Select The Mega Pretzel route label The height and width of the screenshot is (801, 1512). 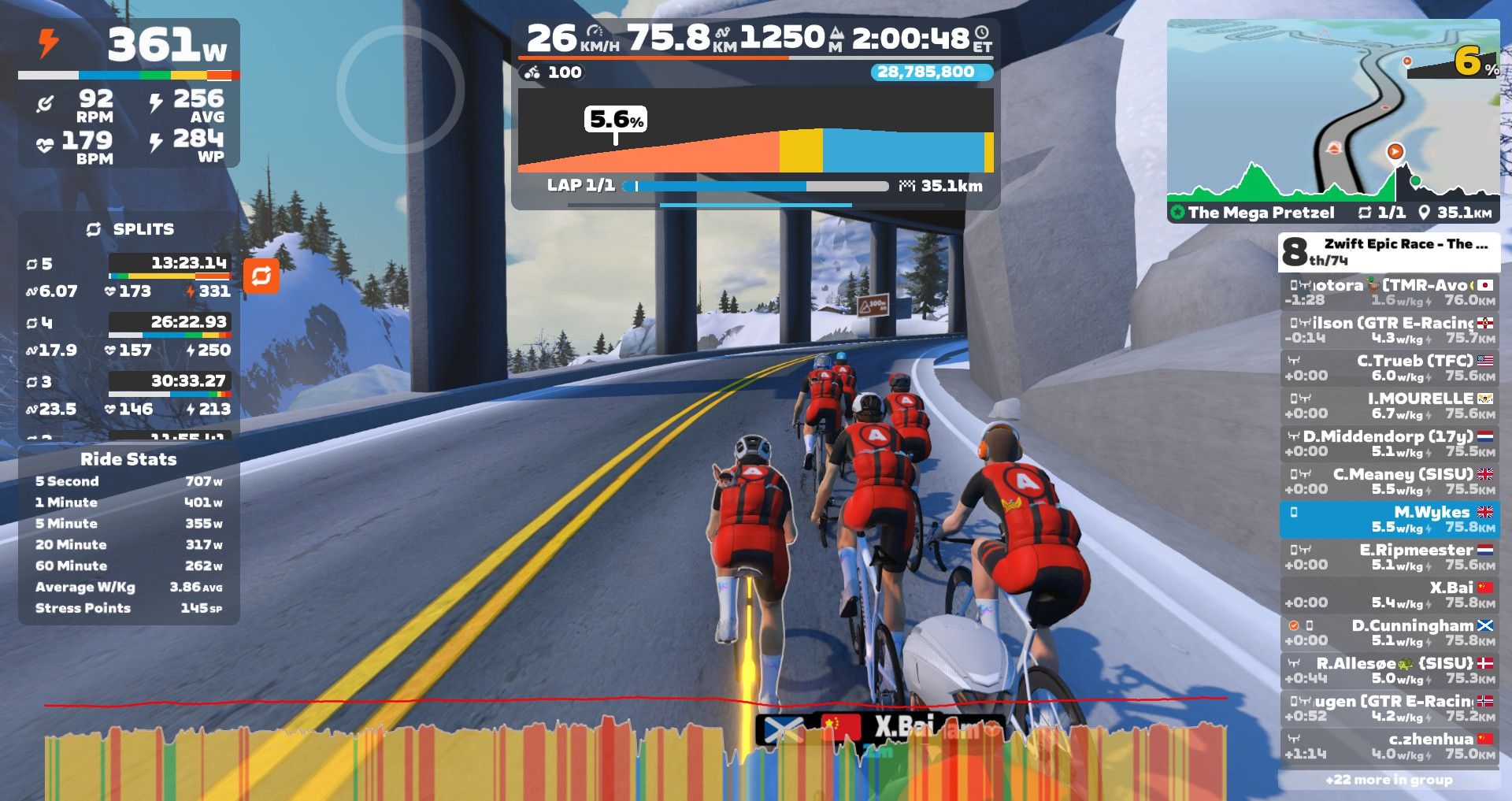(x=1260, y=213)
